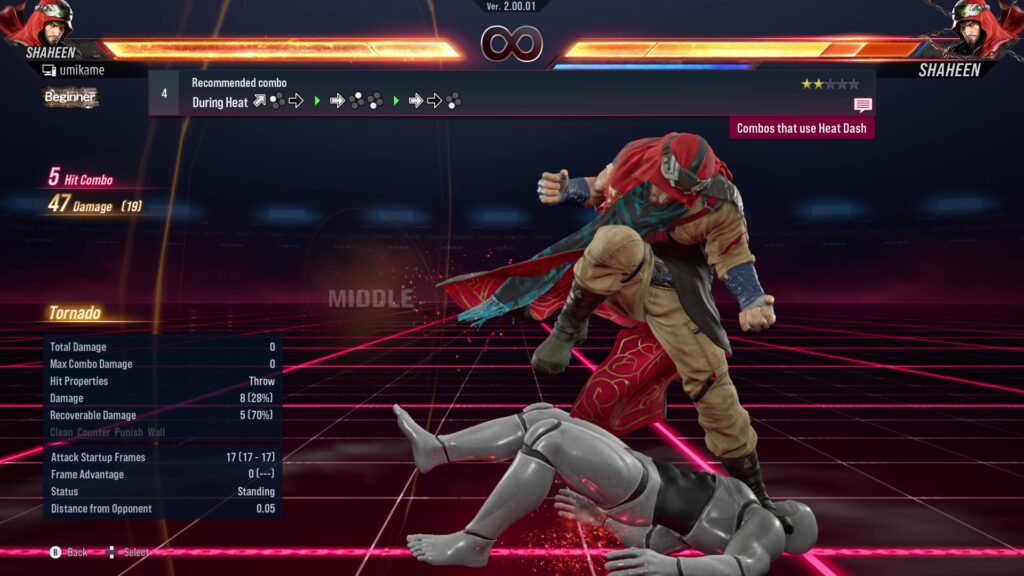This screenshot has width=1024, height=576.
Task: Select recommended combo number 4 entry
Action: [x=164, y=92]
